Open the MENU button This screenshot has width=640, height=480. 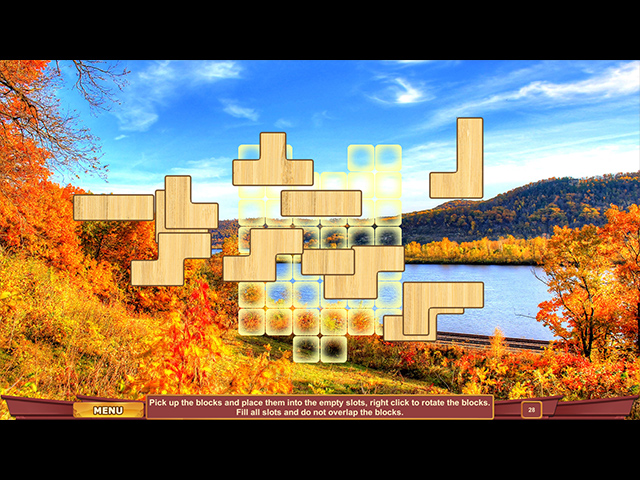(108, 409)
